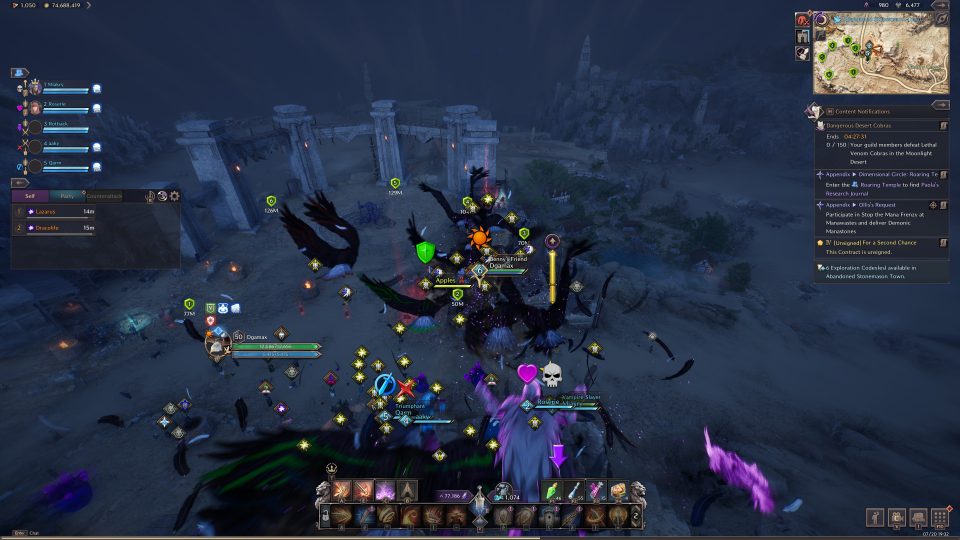The height and width of the screenshot is (540, 960).
Task: Open the damage panel gear settings
Action: (175, 196)
